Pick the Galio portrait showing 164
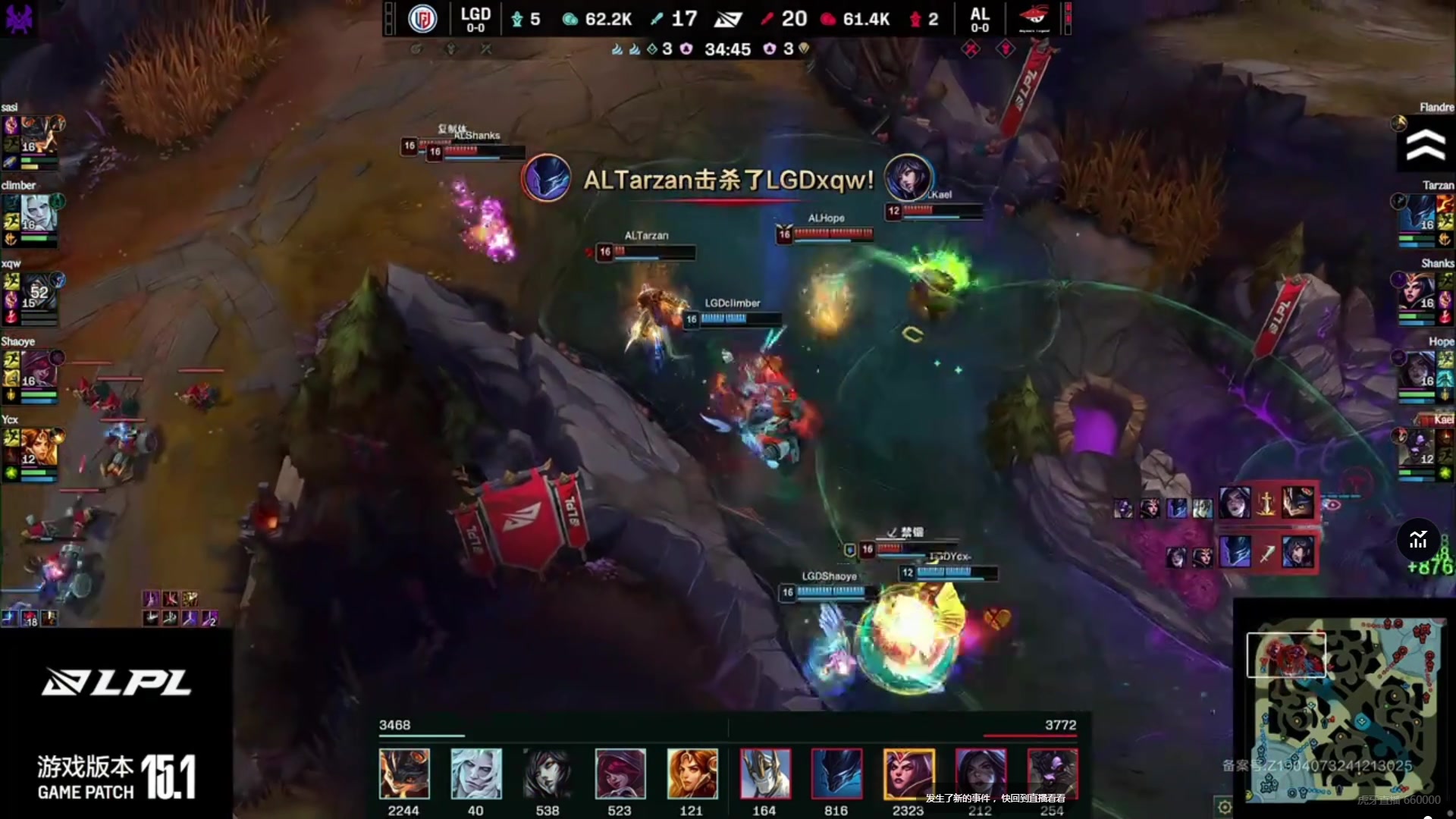 click(764, 774)
